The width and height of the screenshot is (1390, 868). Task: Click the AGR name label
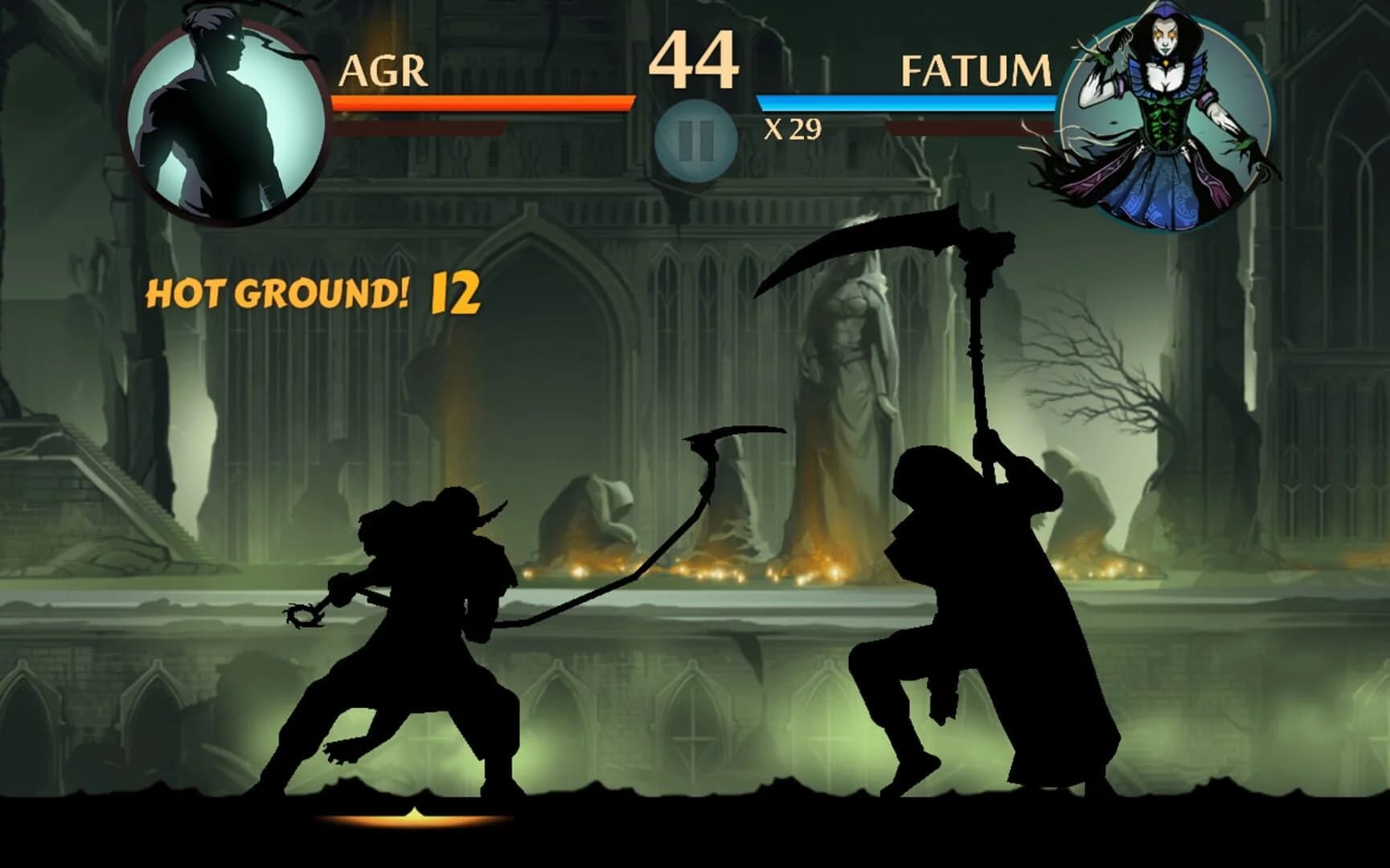pyautogui.click(x=384, y=71)
